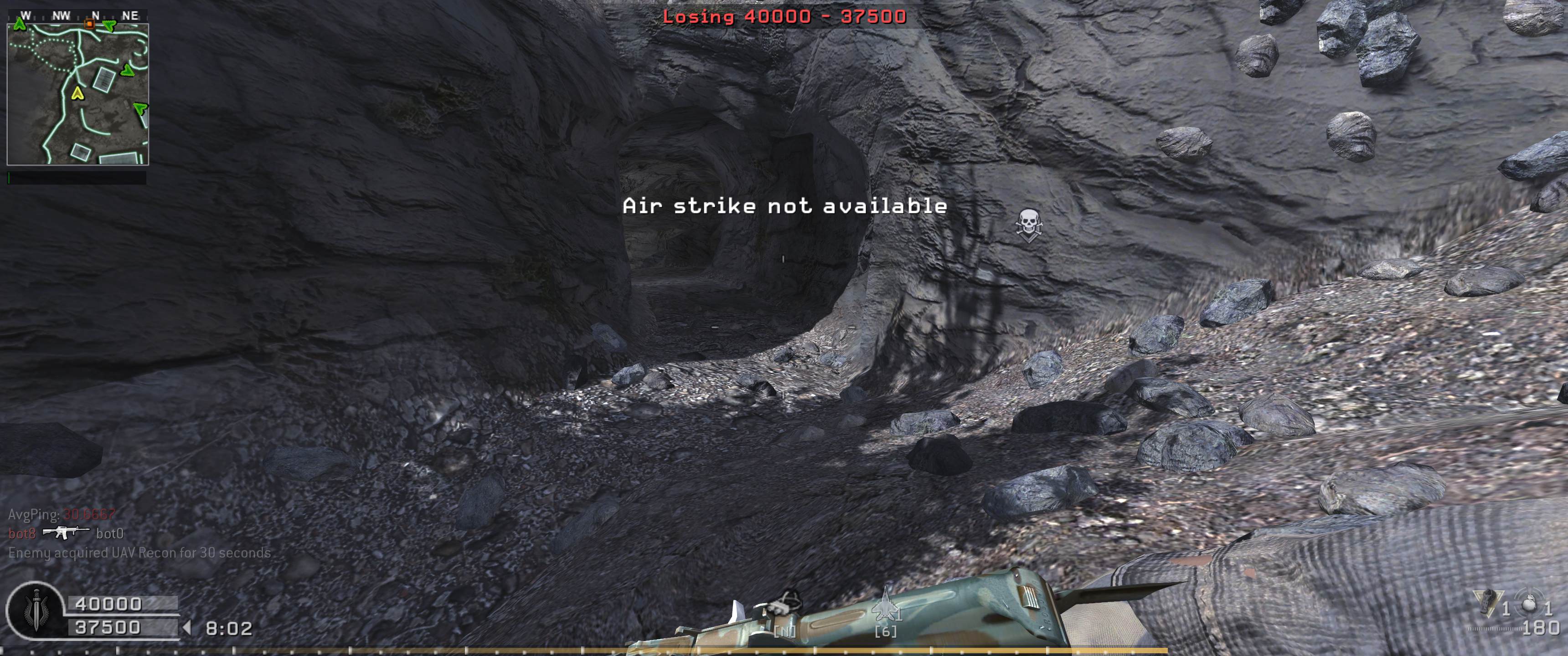Select the frag grenade icon
1568x656 pixels.
[1529, 604]
